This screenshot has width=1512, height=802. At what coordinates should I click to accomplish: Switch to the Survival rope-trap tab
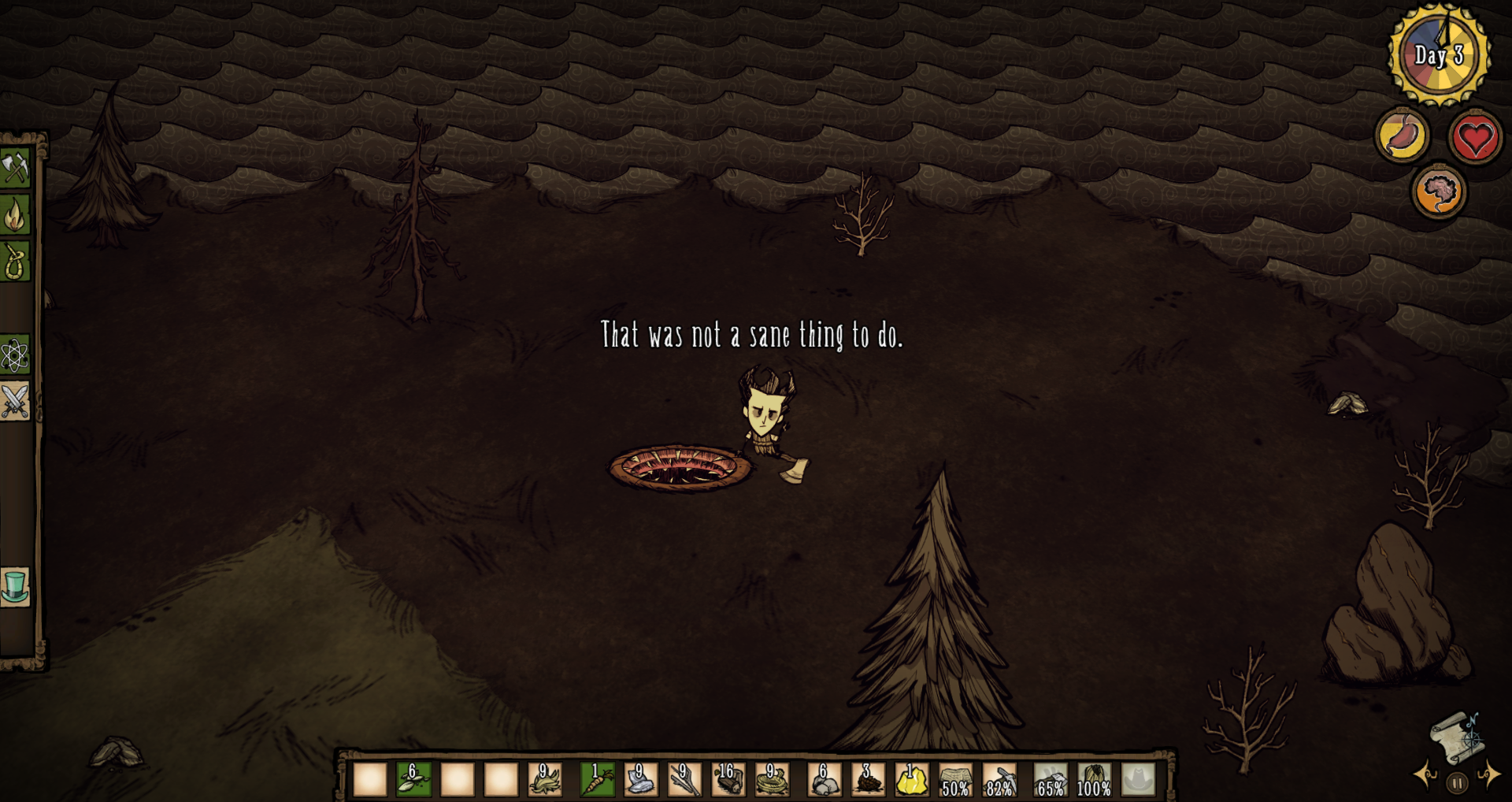pos(15,262)
